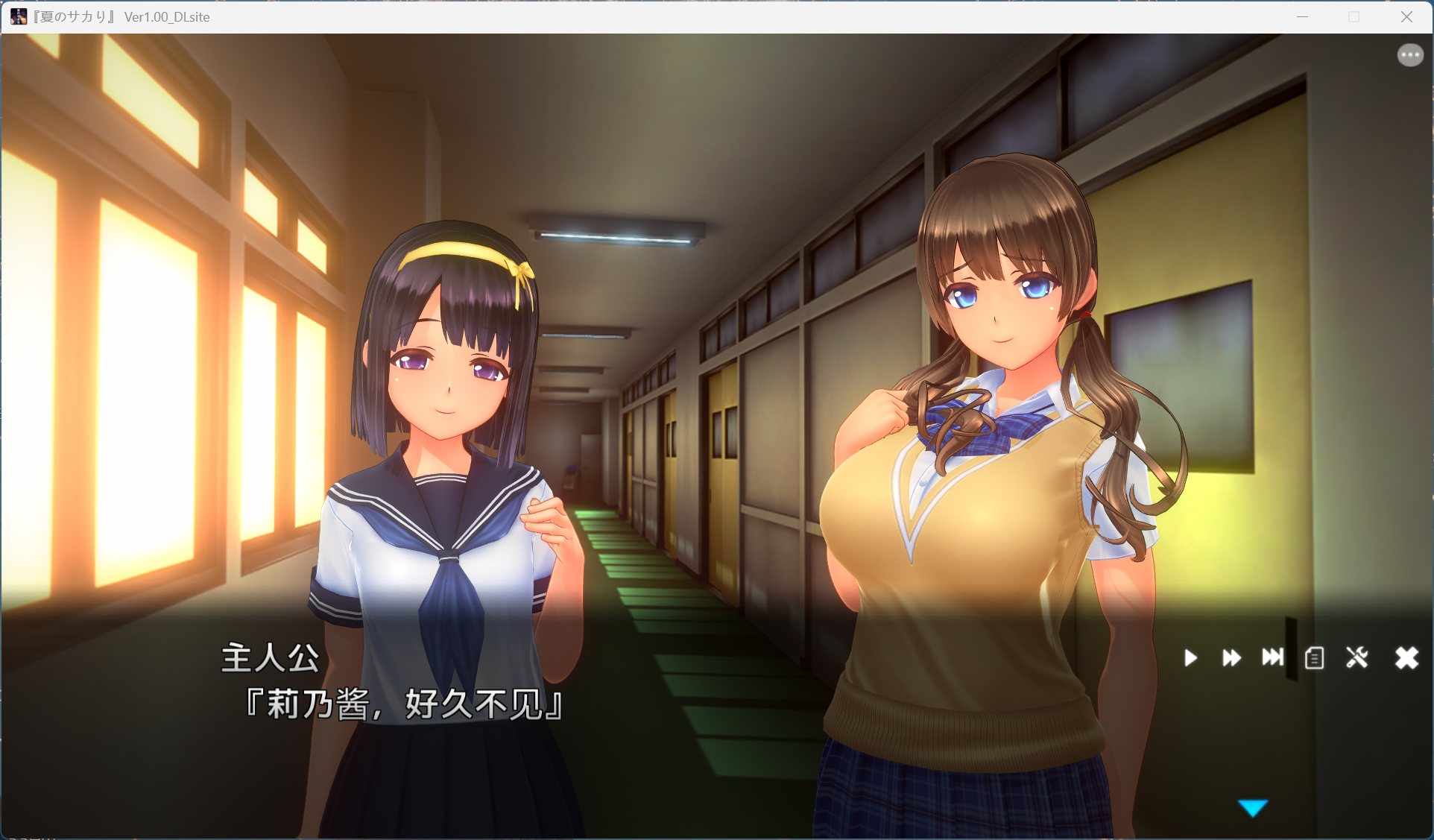Minimize the game window
The height and width of the screenshot is (840, 1434).
pyautogui.click(x=1302, y=16)
